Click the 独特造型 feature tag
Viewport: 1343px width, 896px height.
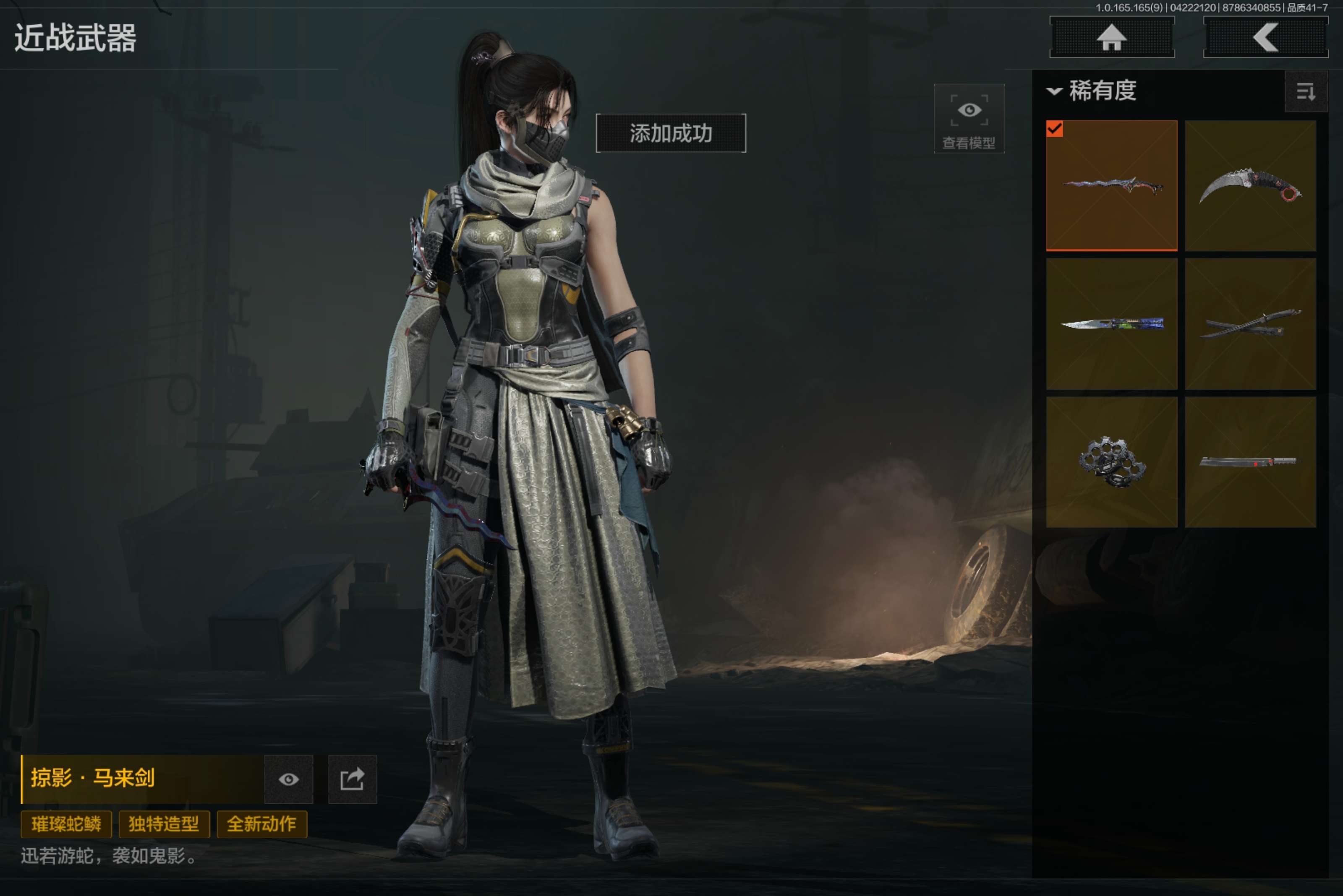(x=164, y=824)
